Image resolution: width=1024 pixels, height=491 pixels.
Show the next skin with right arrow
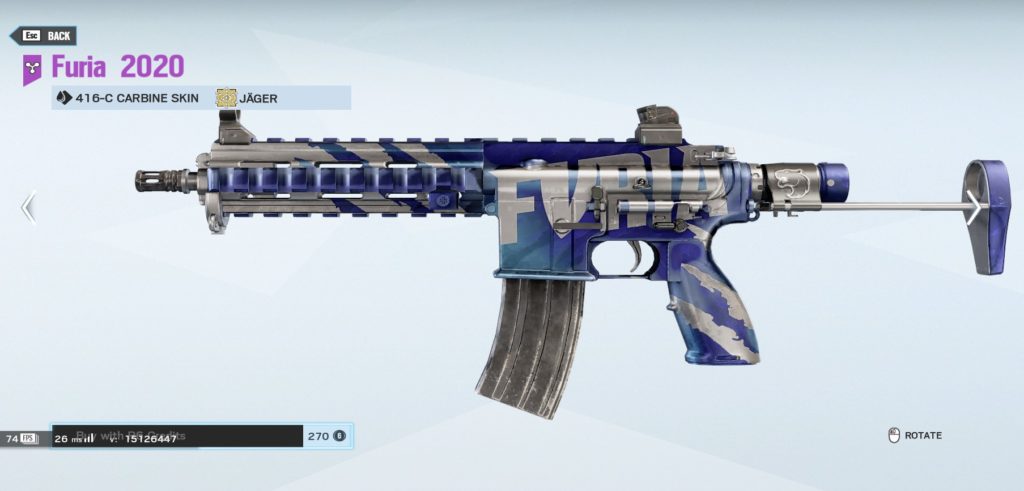973,208
